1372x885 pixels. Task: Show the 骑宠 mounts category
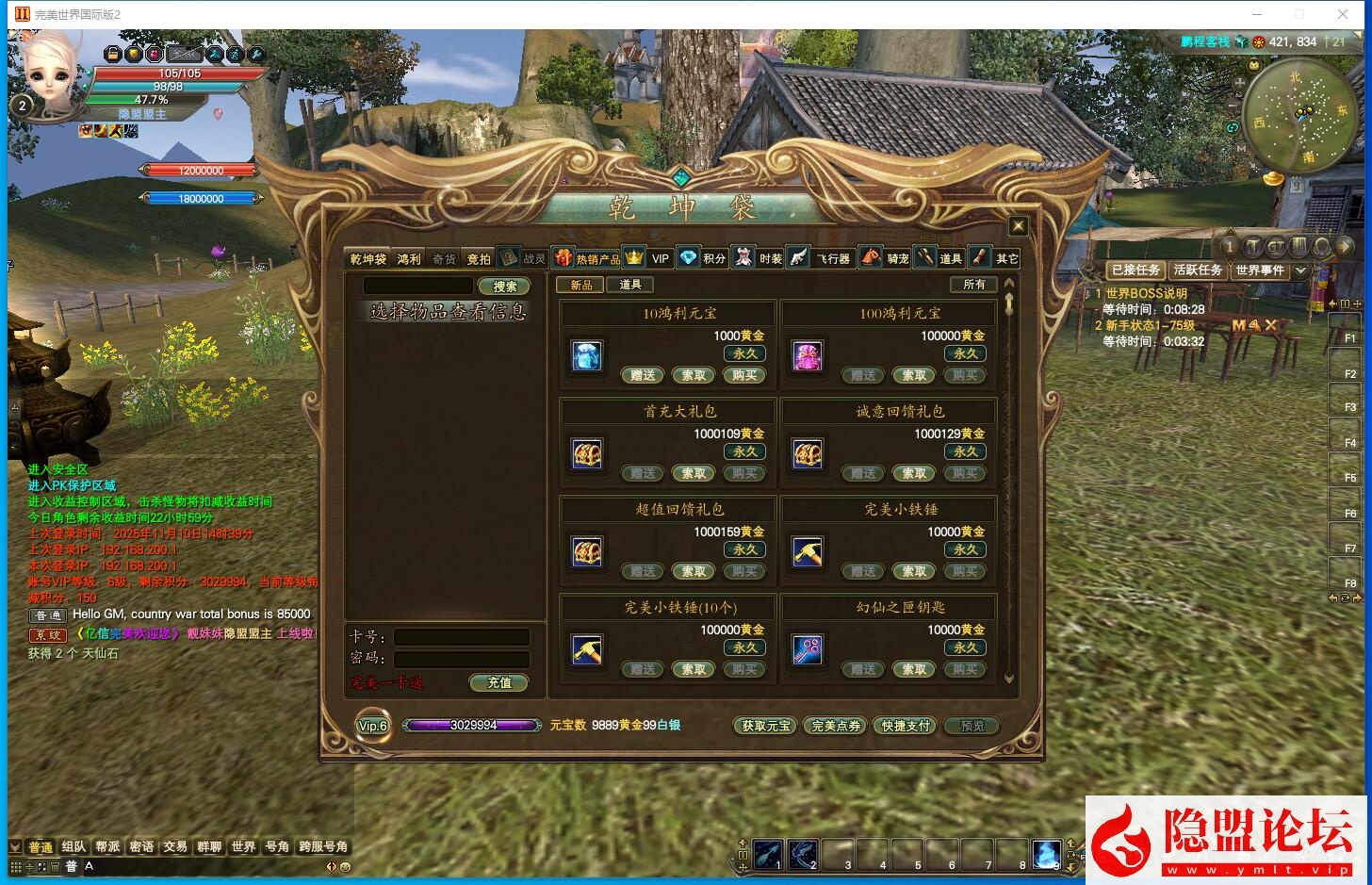897,259
